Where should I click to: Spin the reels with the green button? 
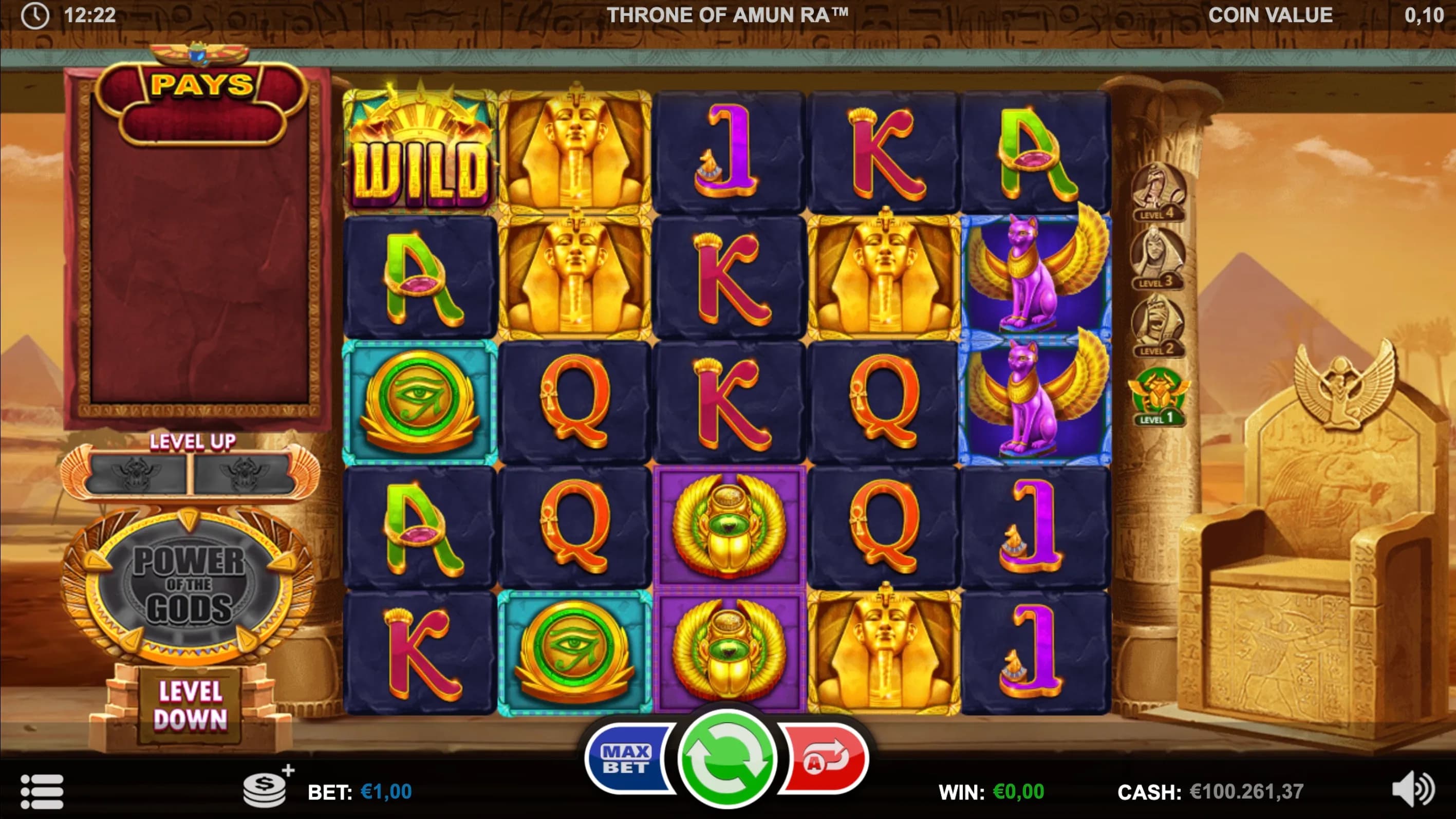(727, 758)
